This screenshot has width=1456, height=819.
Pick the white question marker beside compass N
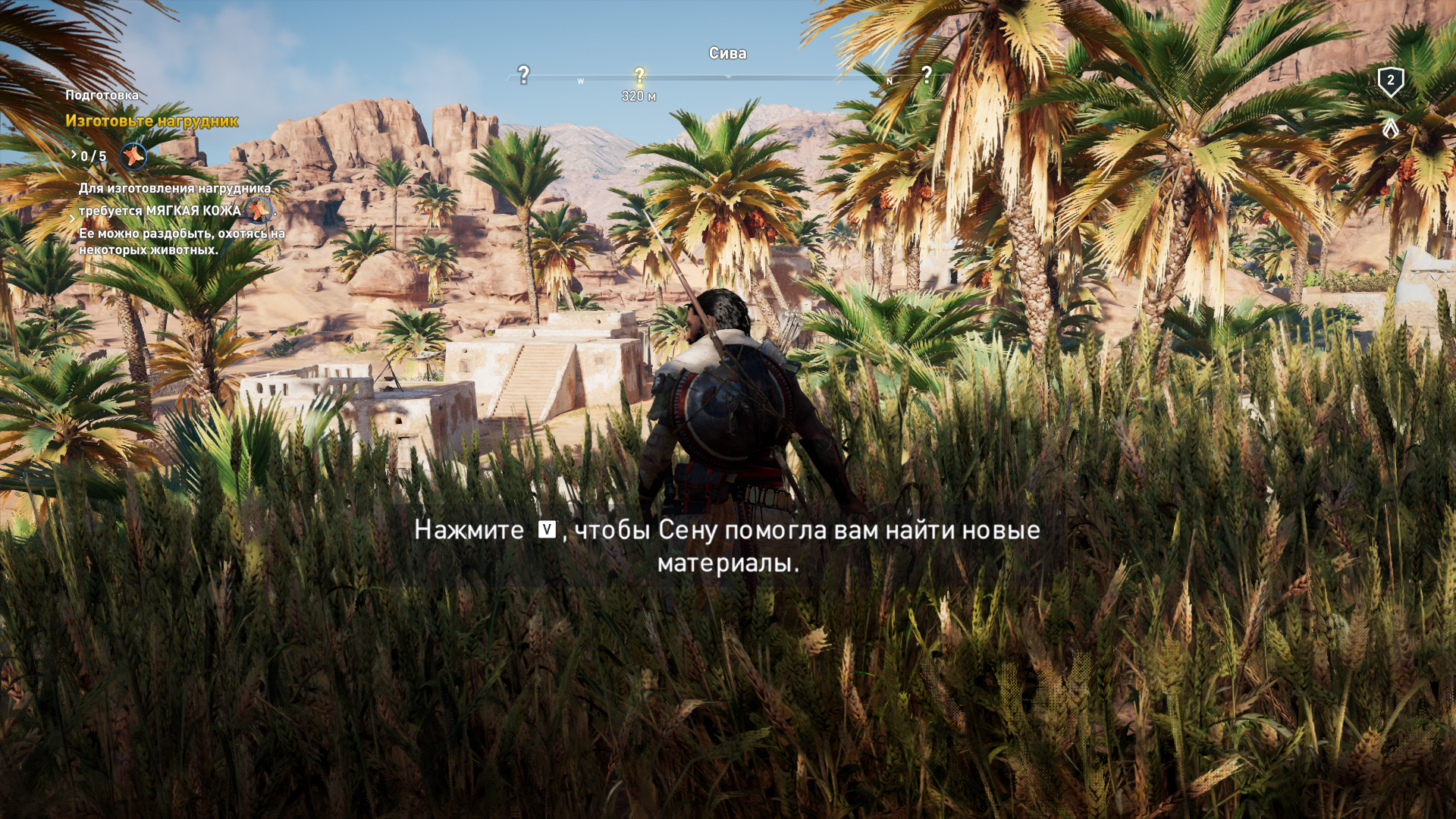tap(926, 74)
